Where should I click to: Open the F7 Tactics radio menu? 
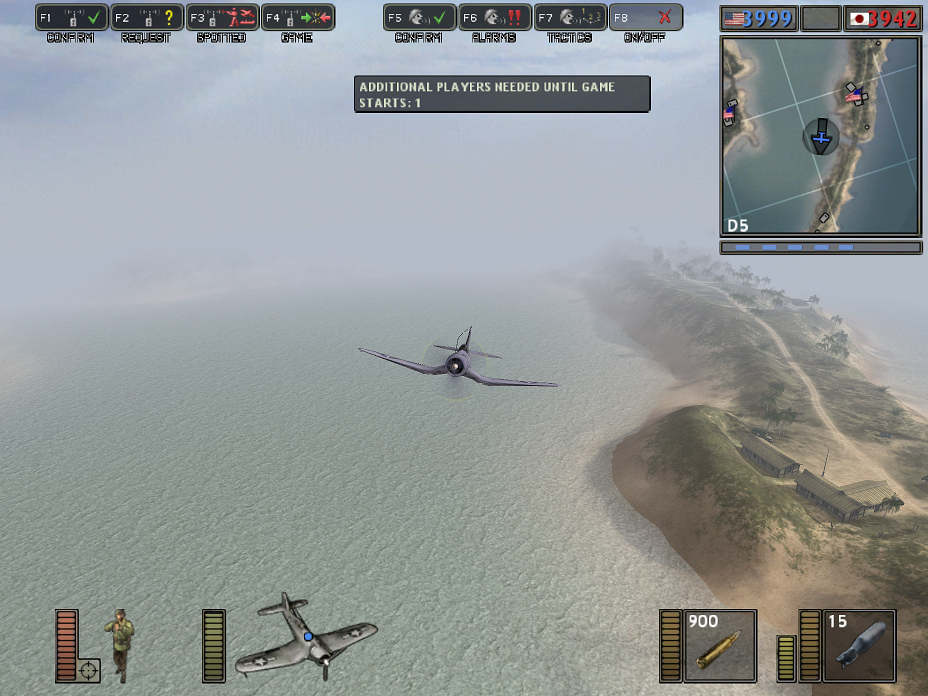[x=570, y=18]
